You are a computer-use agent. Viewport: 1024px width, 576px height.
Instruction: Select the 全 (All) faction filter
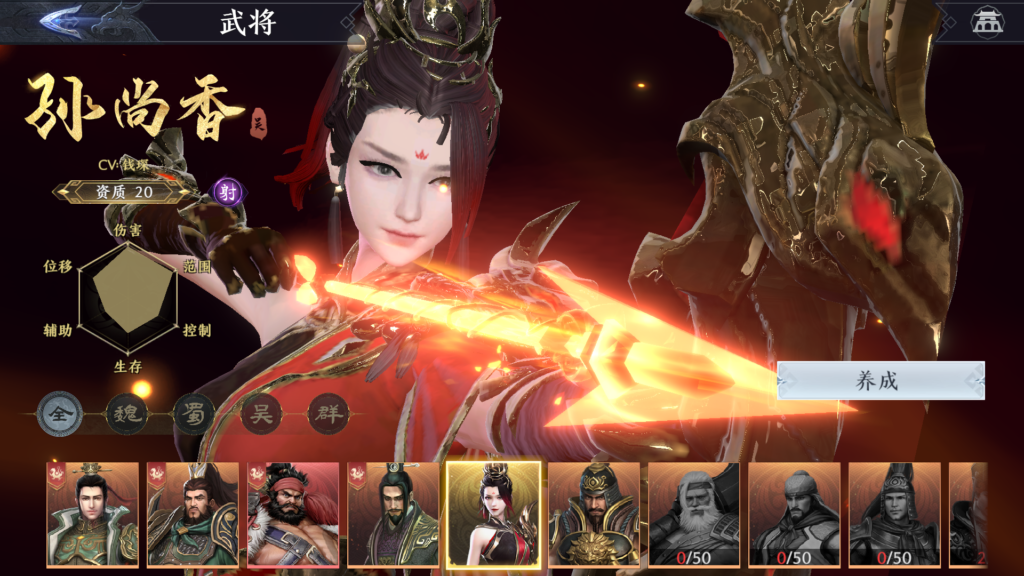coord(59,414)
